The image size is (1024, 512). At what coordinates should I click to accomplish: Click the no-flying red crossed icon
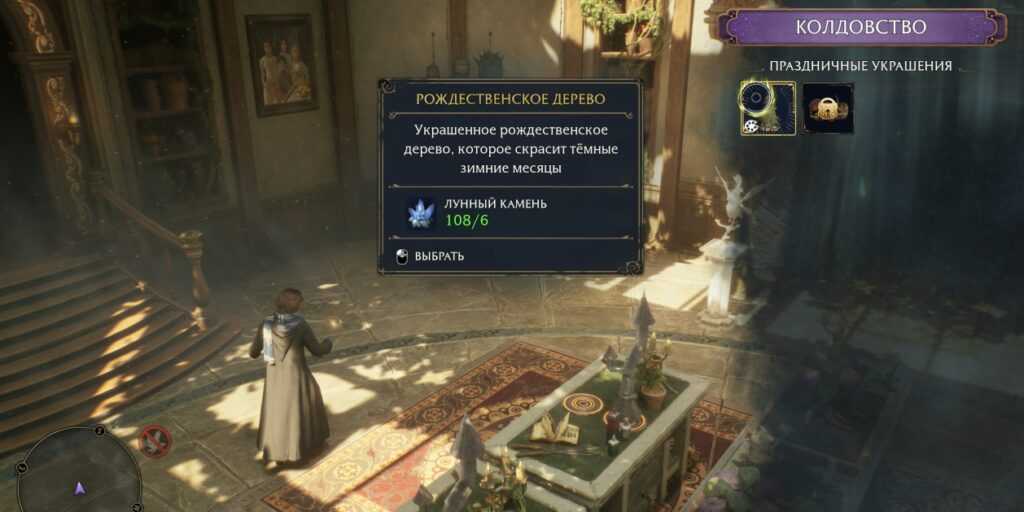coord(154,440)
